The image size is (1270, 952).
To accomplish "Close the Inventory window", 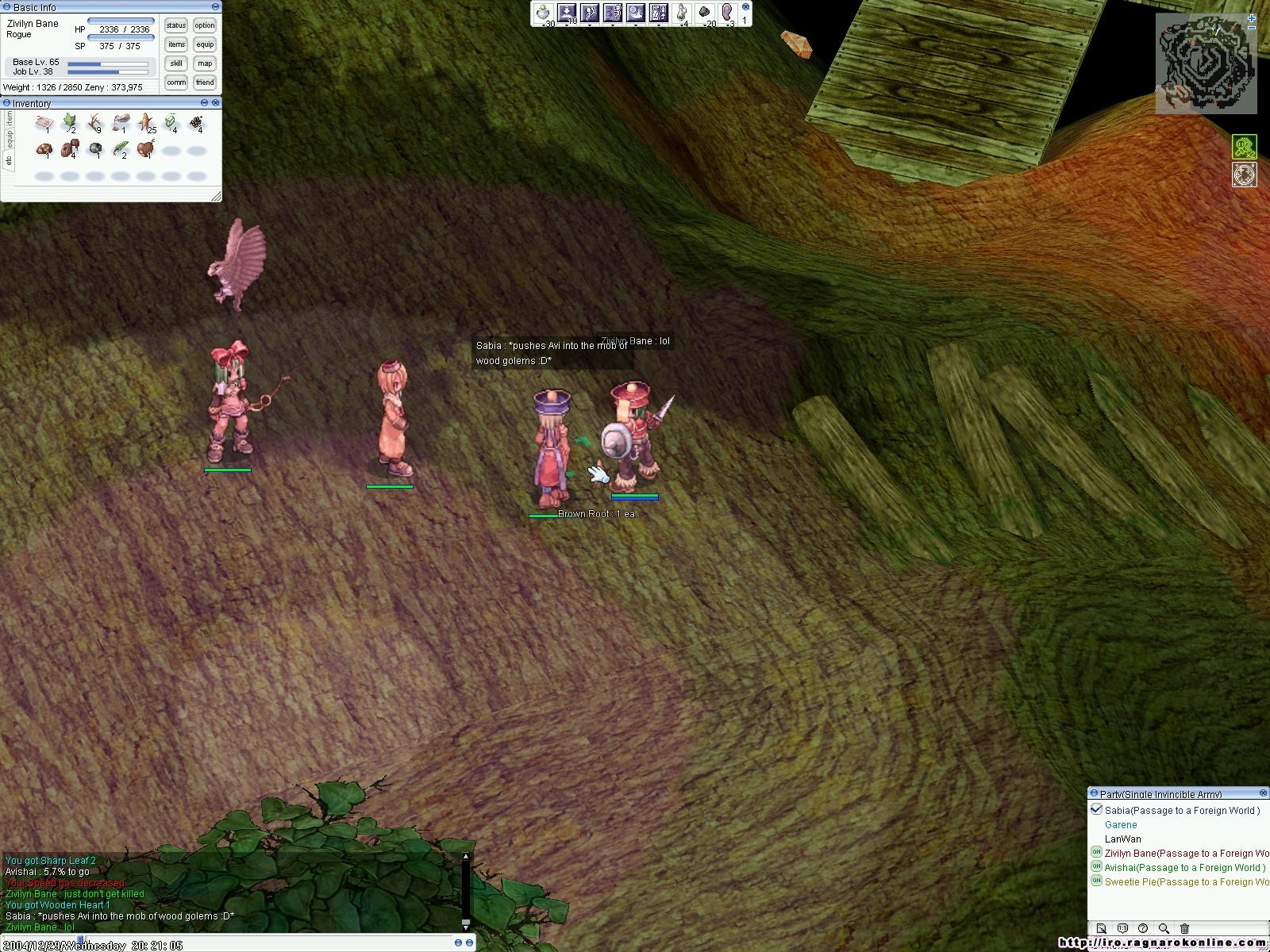I will point(216,103).
